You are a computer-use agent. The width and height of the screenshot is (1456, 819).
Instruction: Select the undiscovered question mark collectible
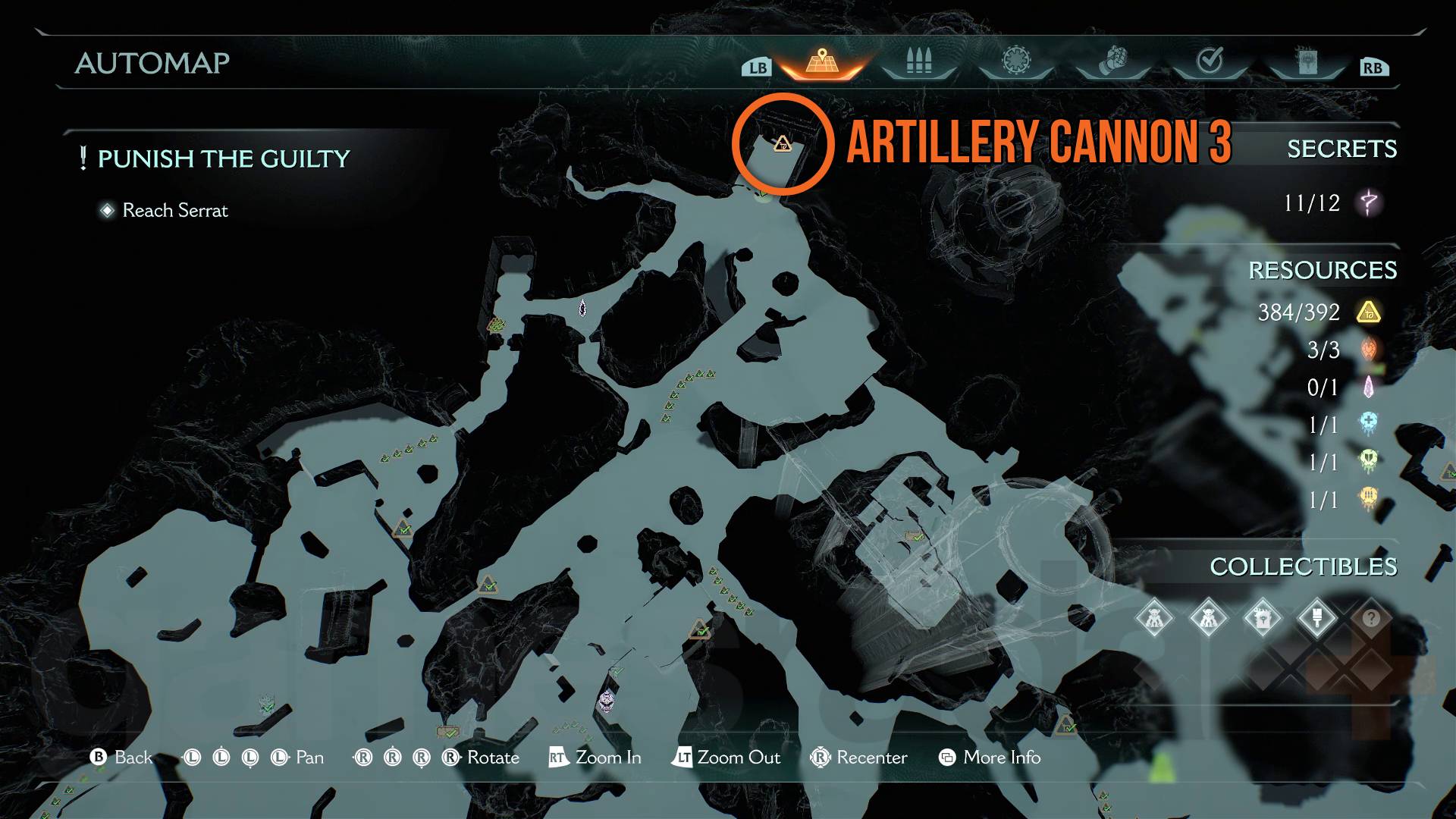coord(1371,619)
